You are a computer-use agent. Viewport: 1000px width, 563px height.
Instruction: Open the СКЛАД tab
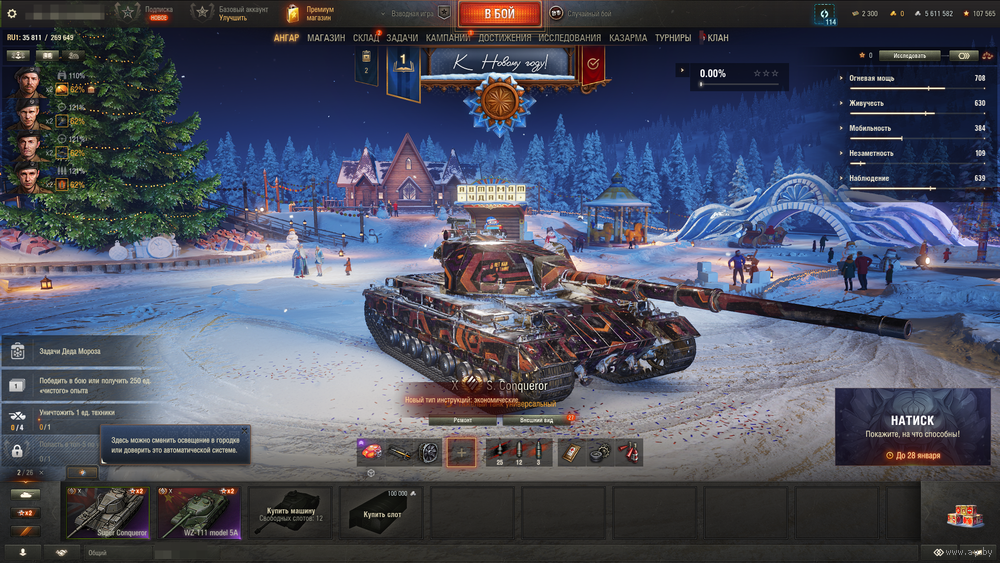pyautogui.click(x=365, y=38)
